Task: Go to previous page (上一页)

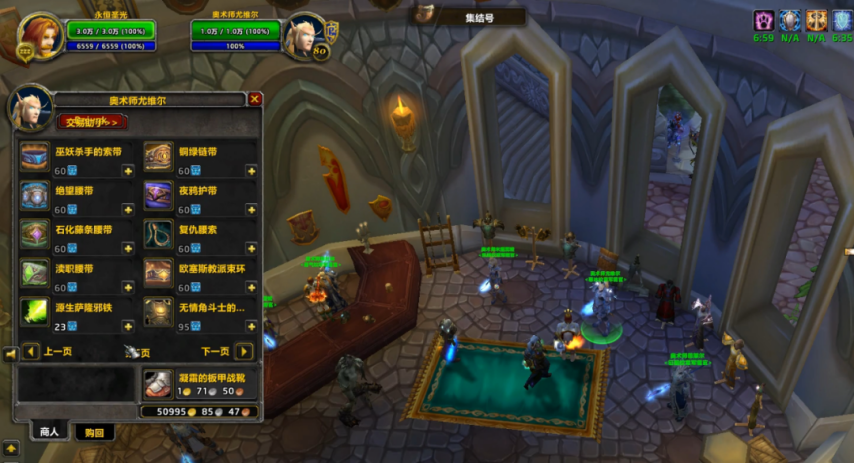Action: click(31, 352)
